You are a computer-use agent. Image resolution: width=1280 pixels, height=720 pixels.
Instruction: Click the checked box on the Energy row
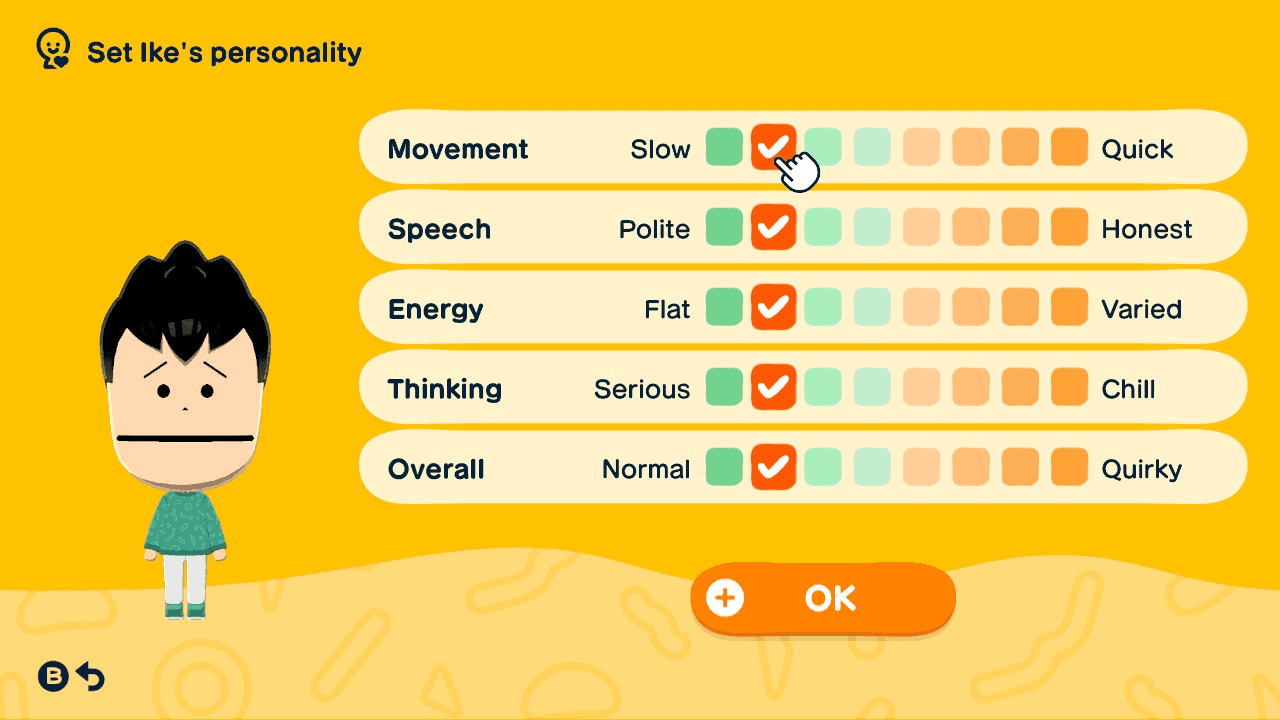[773, 307]
